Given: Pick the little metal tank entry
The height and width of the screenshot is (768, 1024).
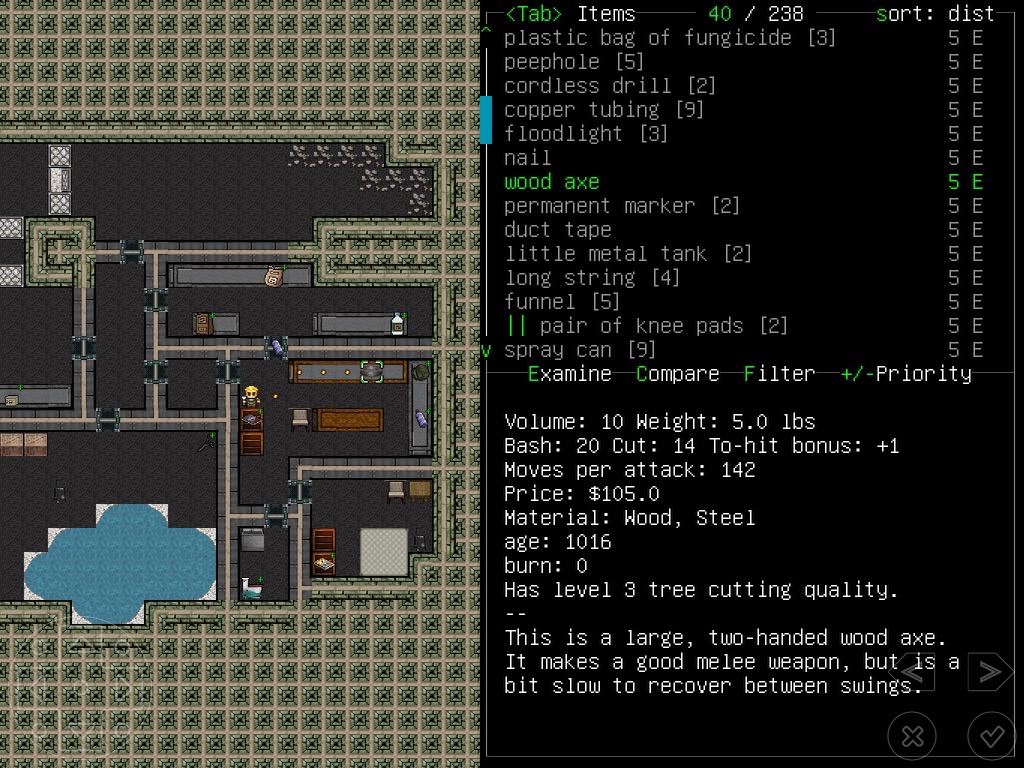Looking at the screenshot, I should pos(627,254).
